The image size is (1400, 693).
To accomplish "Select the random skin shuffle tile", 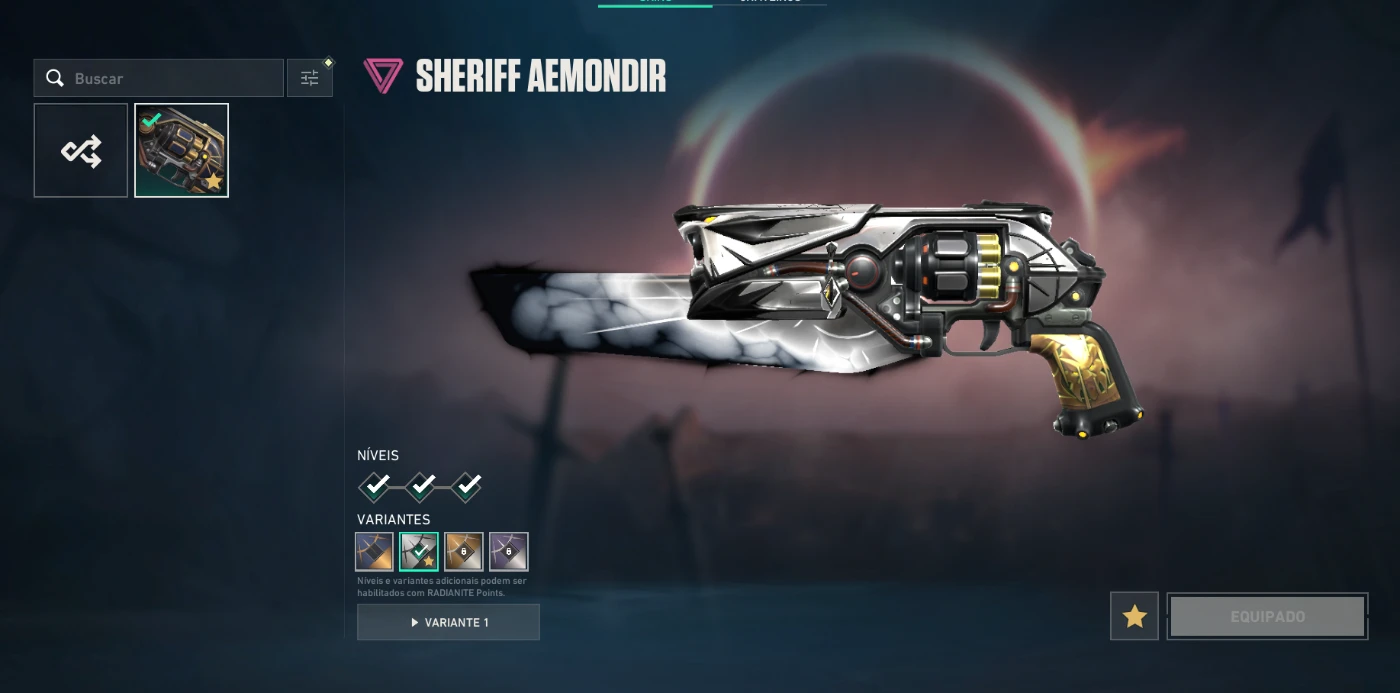I will click(x=81, y=151).
